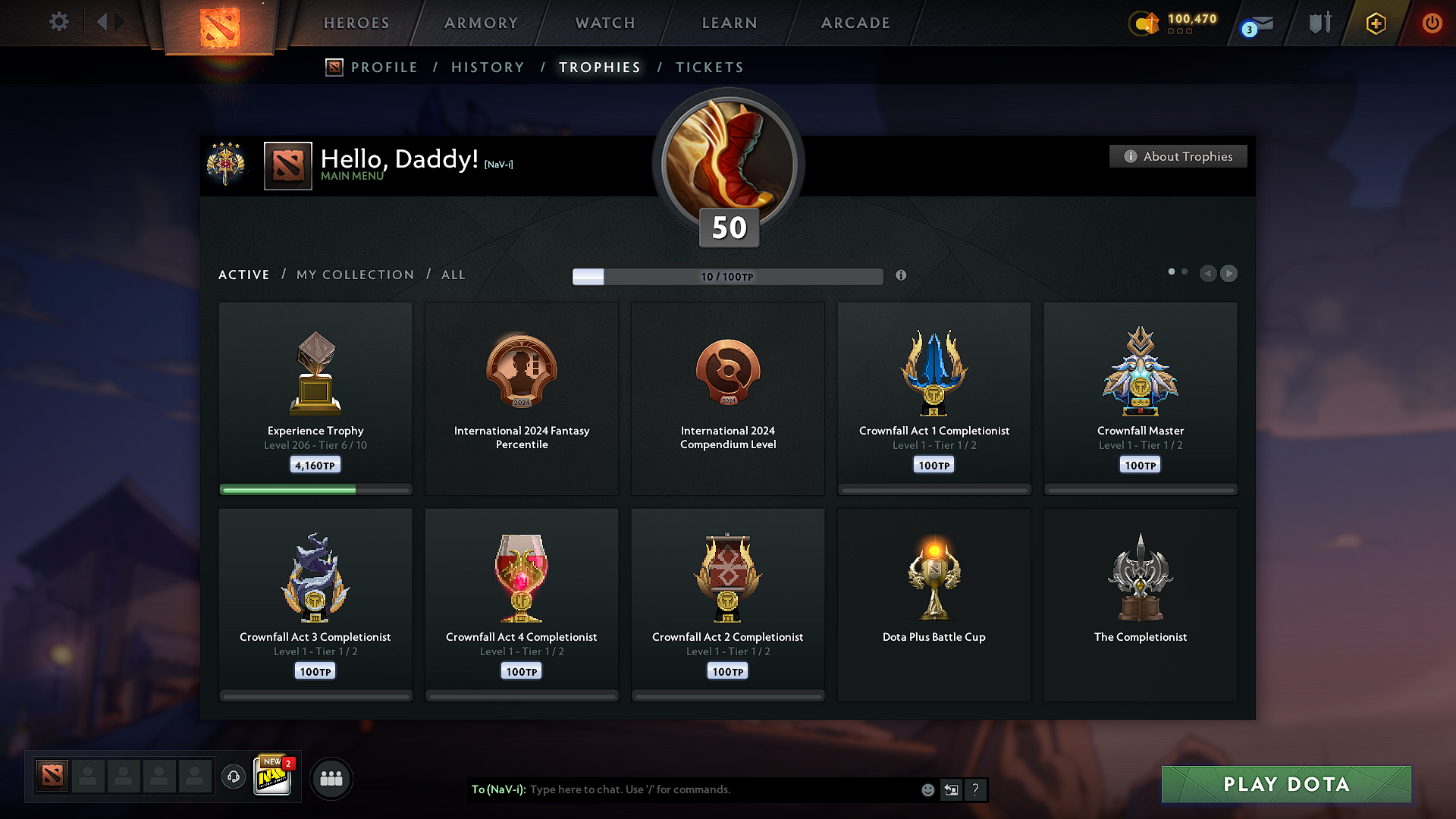
Task: Open settings with the gear icon
Action: [59, 22]
